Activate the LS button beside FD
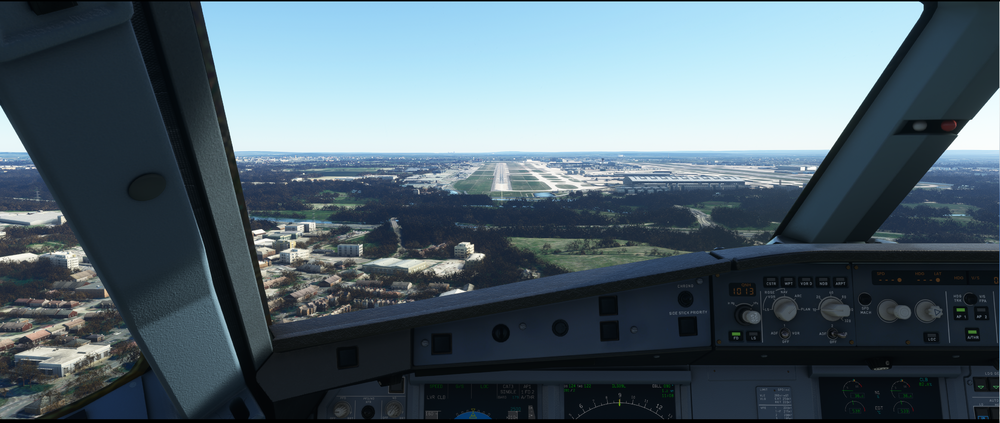 pos(752,336)
